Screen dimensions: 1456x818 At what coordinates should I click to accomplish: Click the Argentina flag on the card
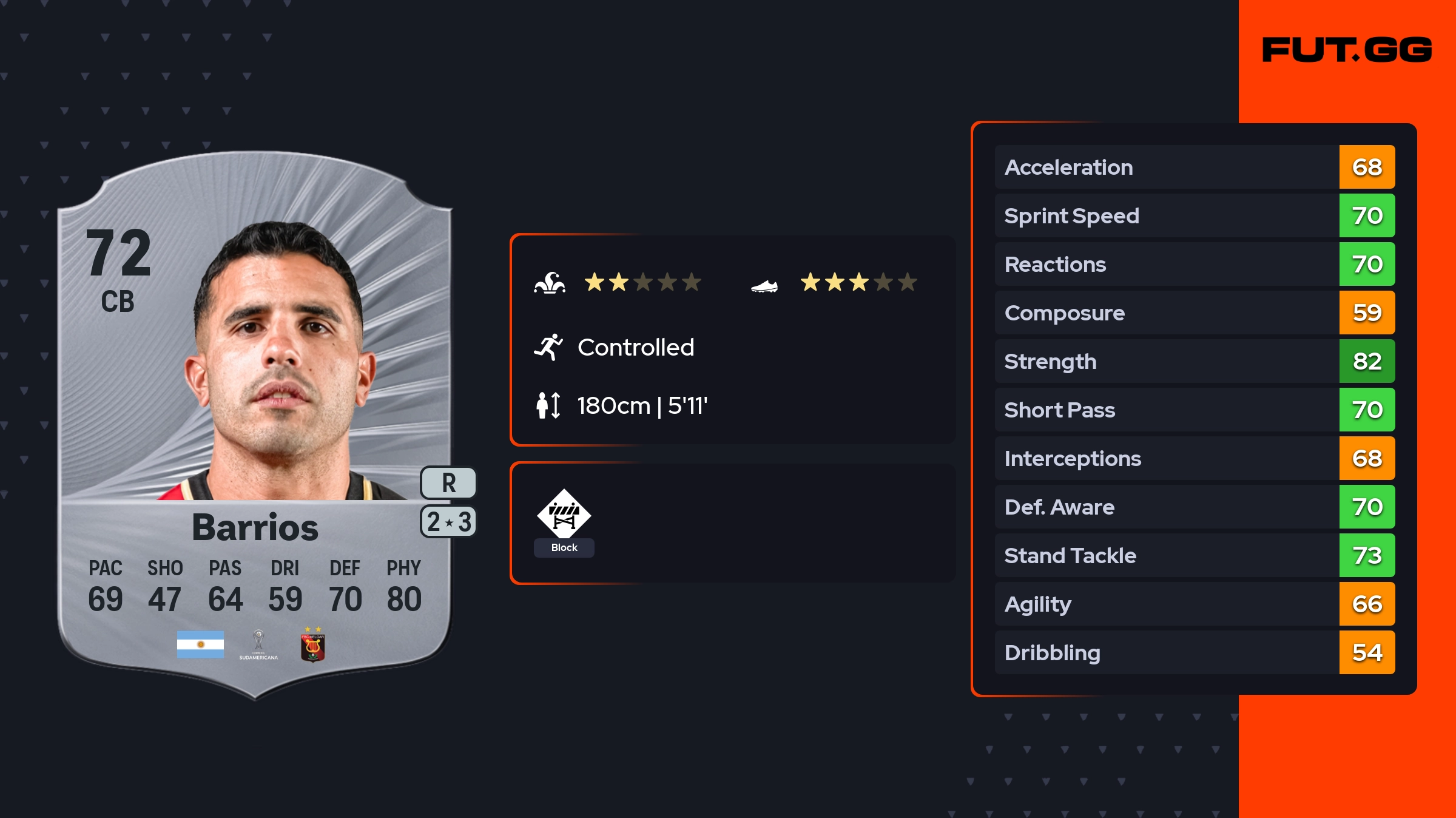[200, 644]
